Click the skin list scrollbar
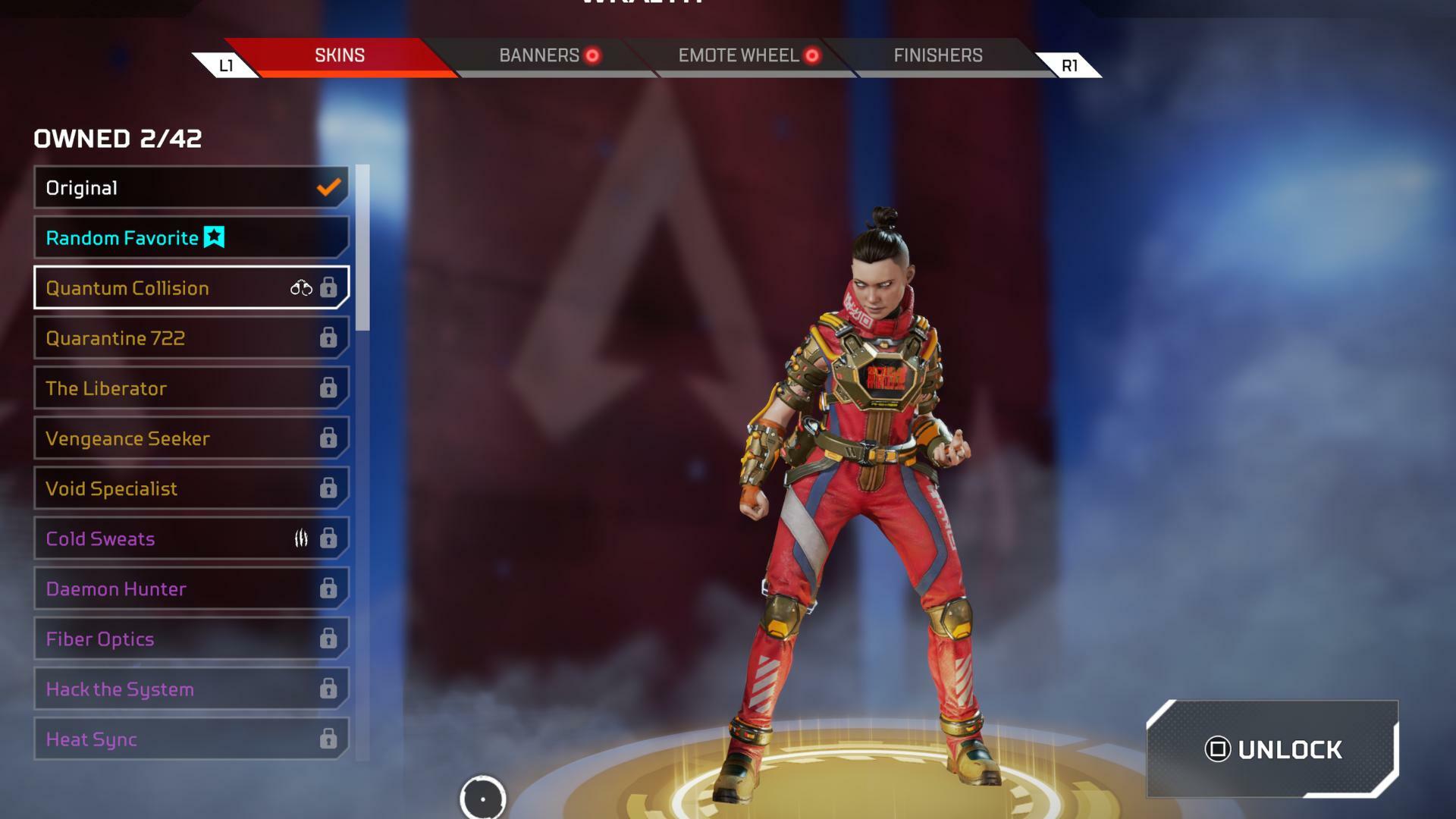 coord(362,249)
